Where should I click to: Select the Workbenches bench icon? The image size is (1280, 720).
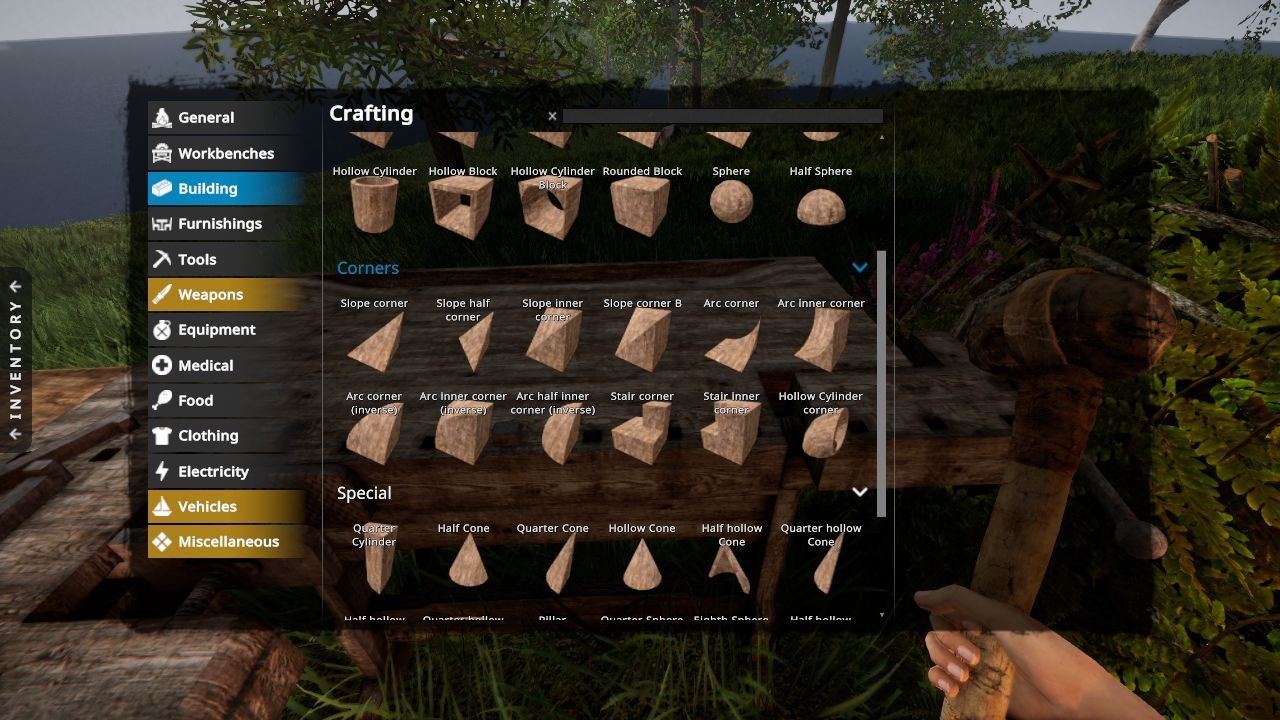[162, 153]
